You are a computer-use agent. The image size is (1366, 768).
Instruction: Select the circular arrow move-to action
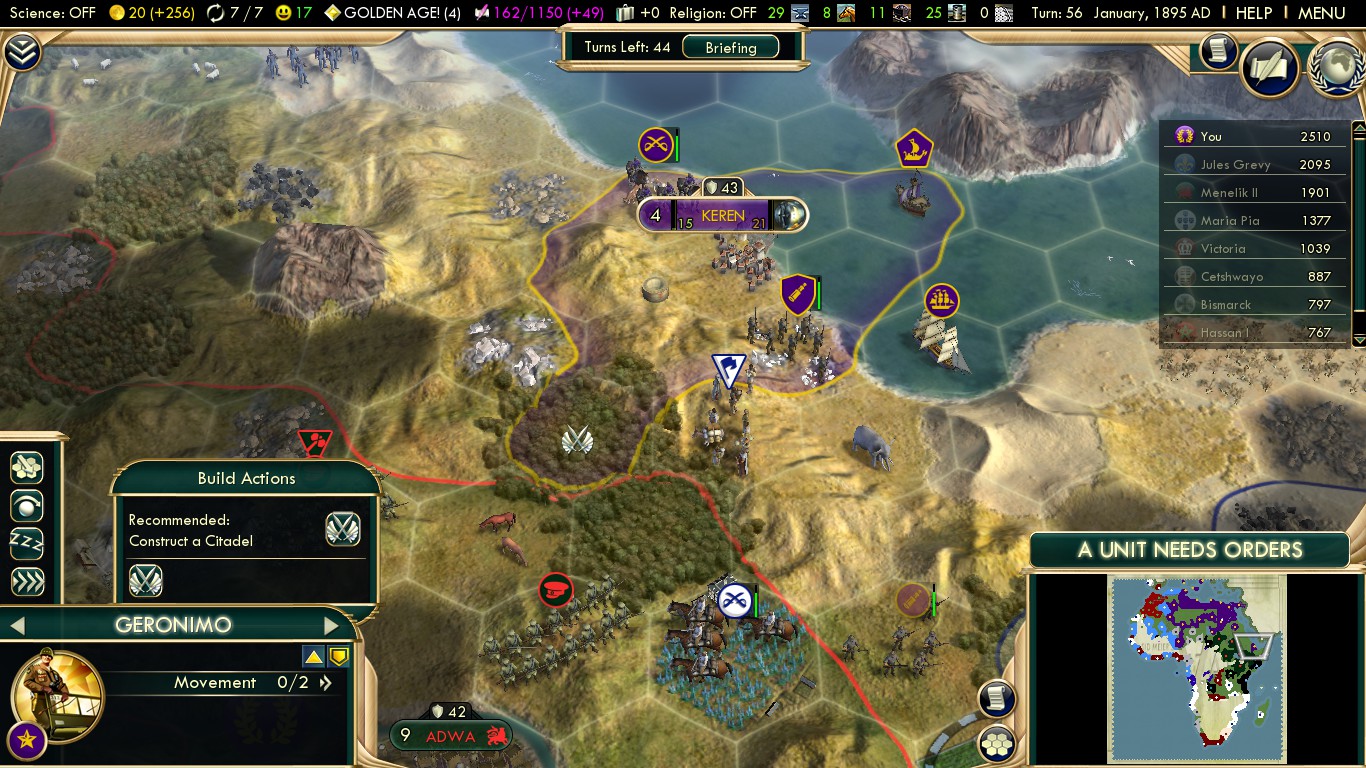[x=27, y=505]
